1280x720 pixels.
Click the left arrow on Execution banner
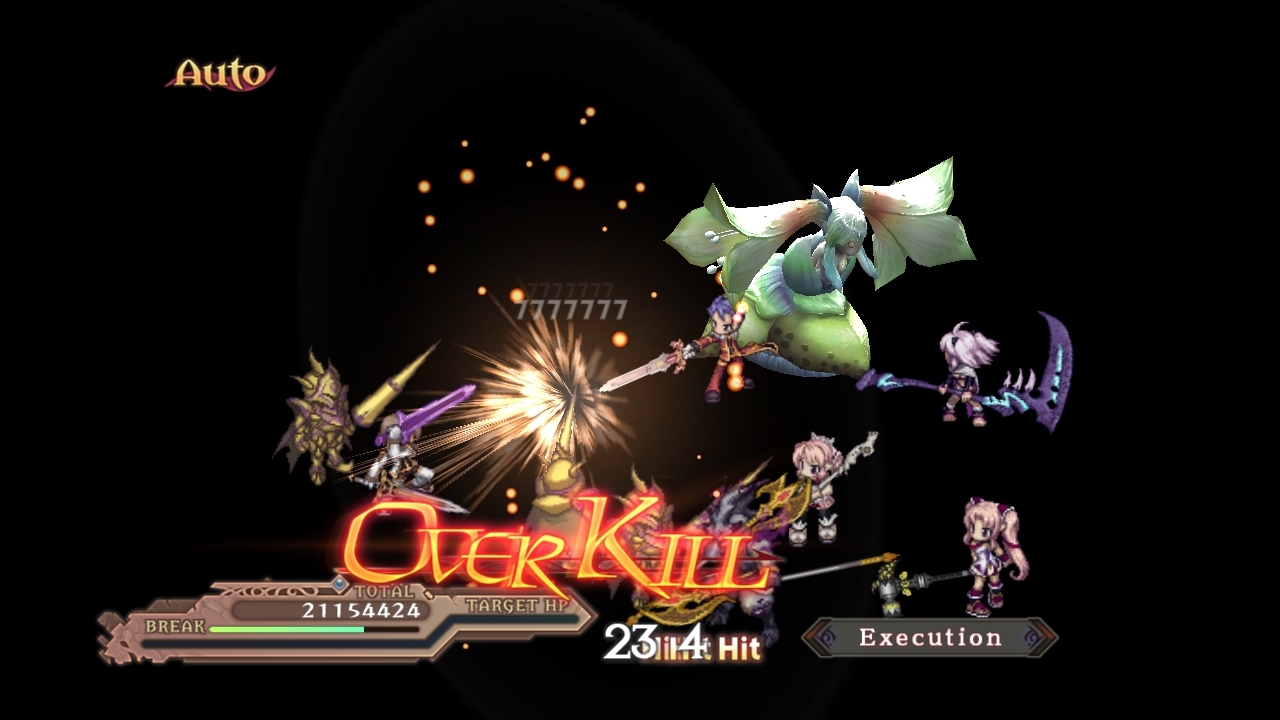(x=822, y=638)
